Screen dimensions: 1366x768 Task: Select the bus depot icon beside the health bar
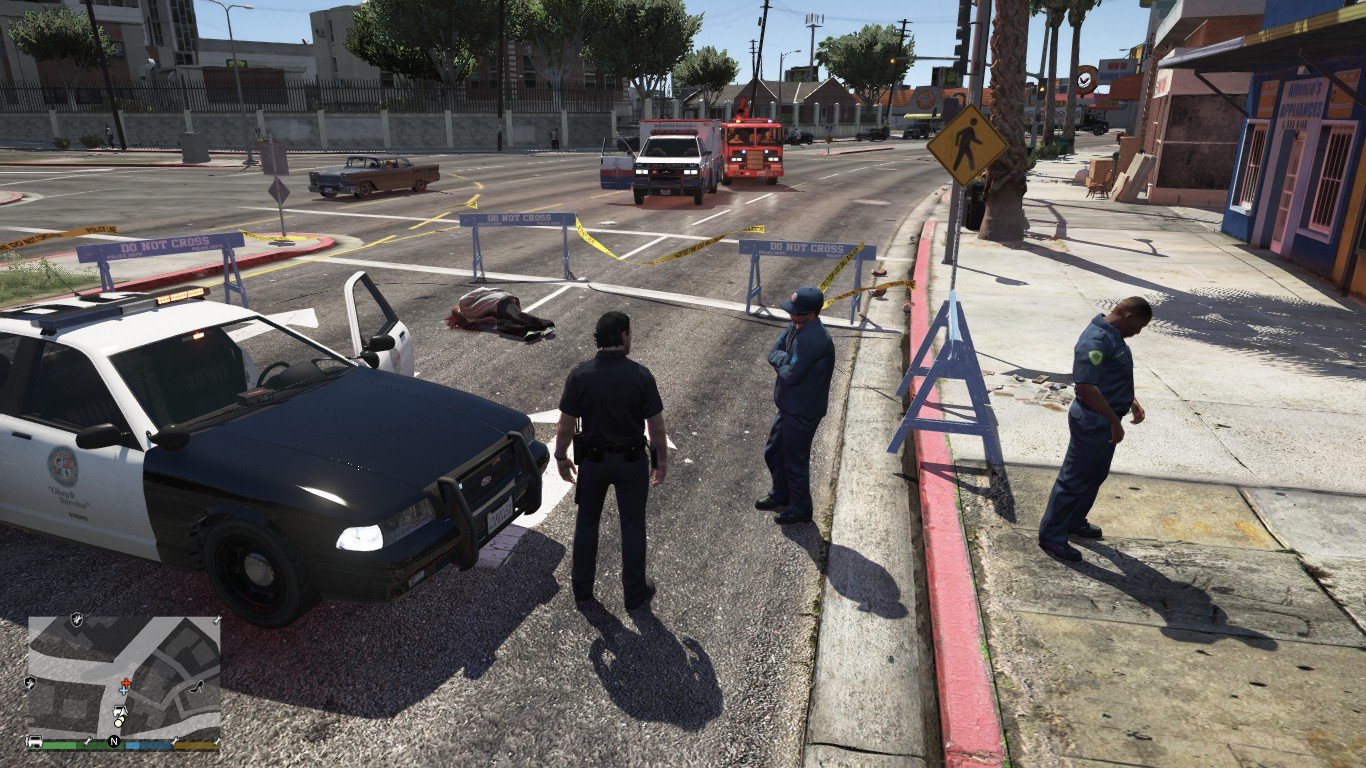pyautogui.click(x=33, y=741)
